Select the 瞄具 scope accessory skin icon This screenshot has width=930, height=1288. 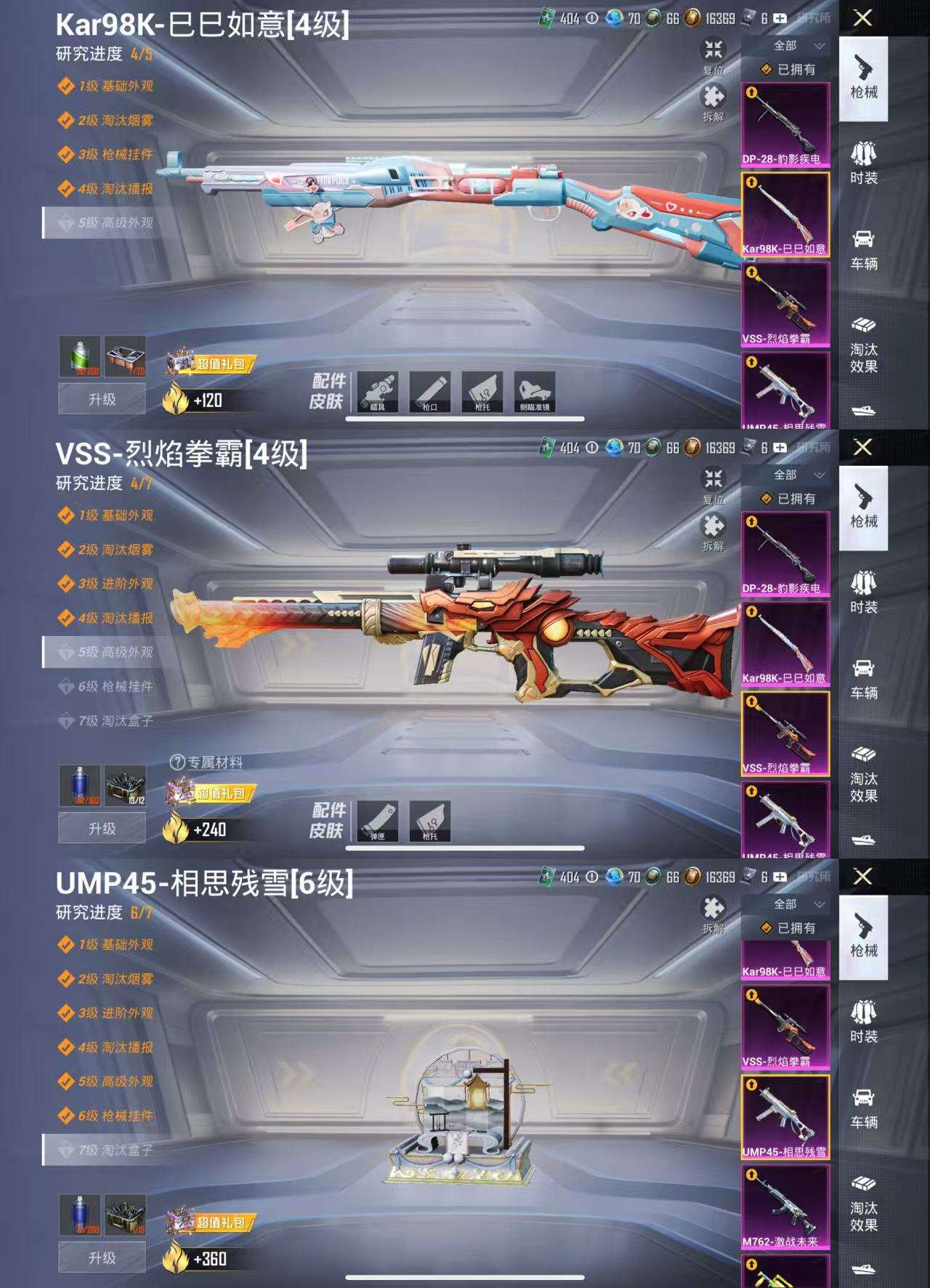click(379, 391)
